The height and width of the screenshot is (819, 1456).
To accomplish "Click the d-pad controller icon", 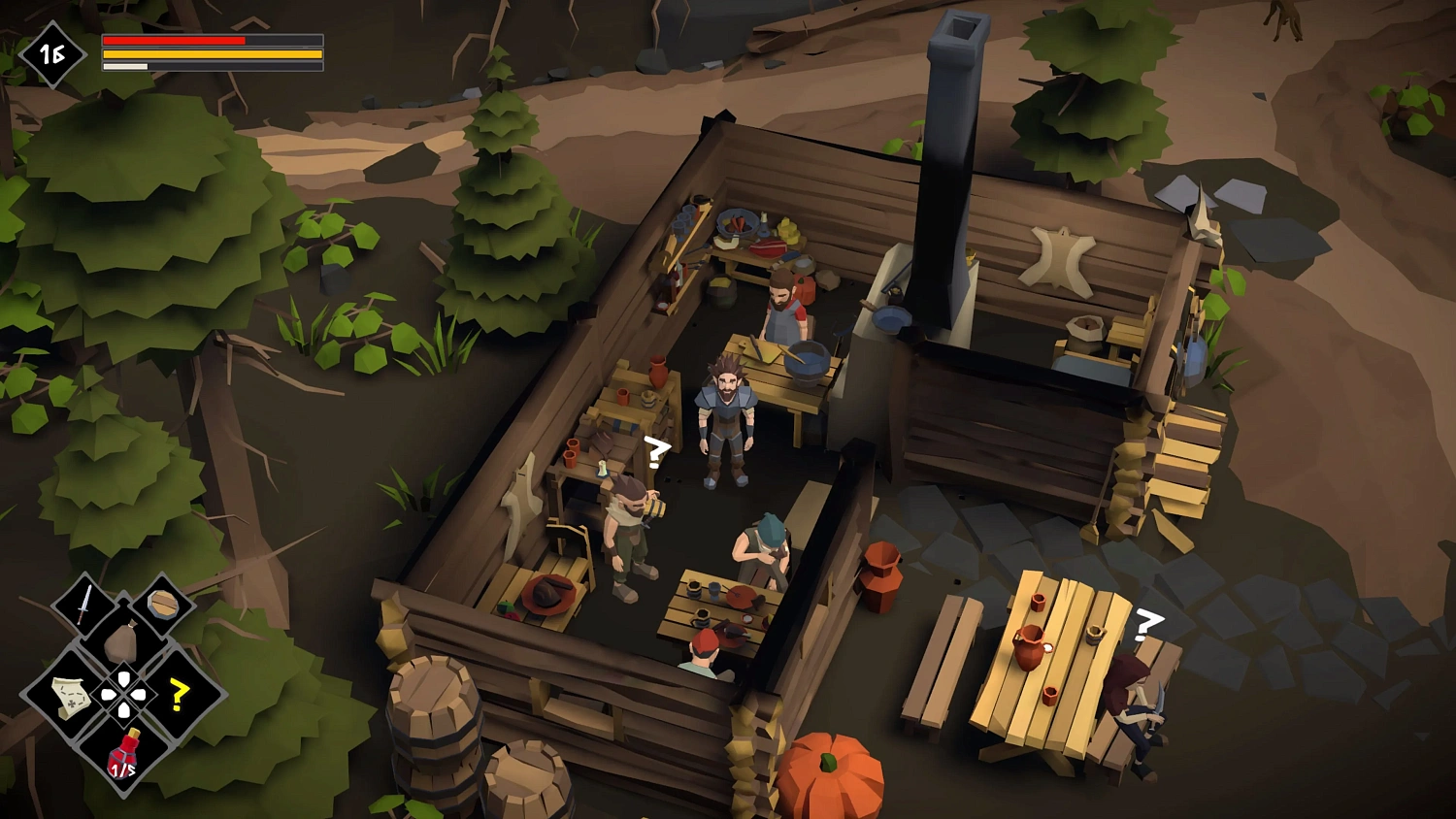I will (124, 694).
